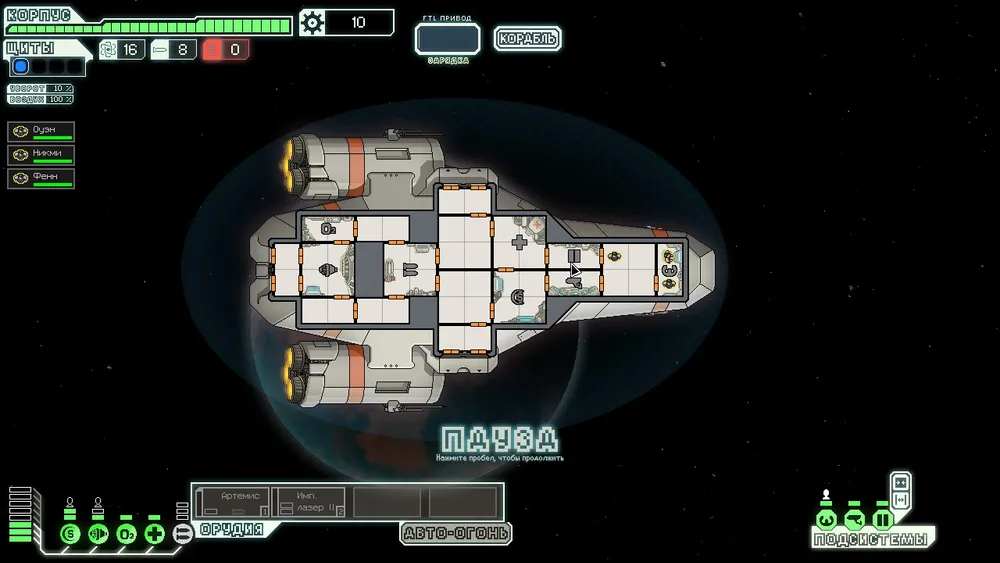Toggle the Авто-огонь button

(x=456, y=533)
